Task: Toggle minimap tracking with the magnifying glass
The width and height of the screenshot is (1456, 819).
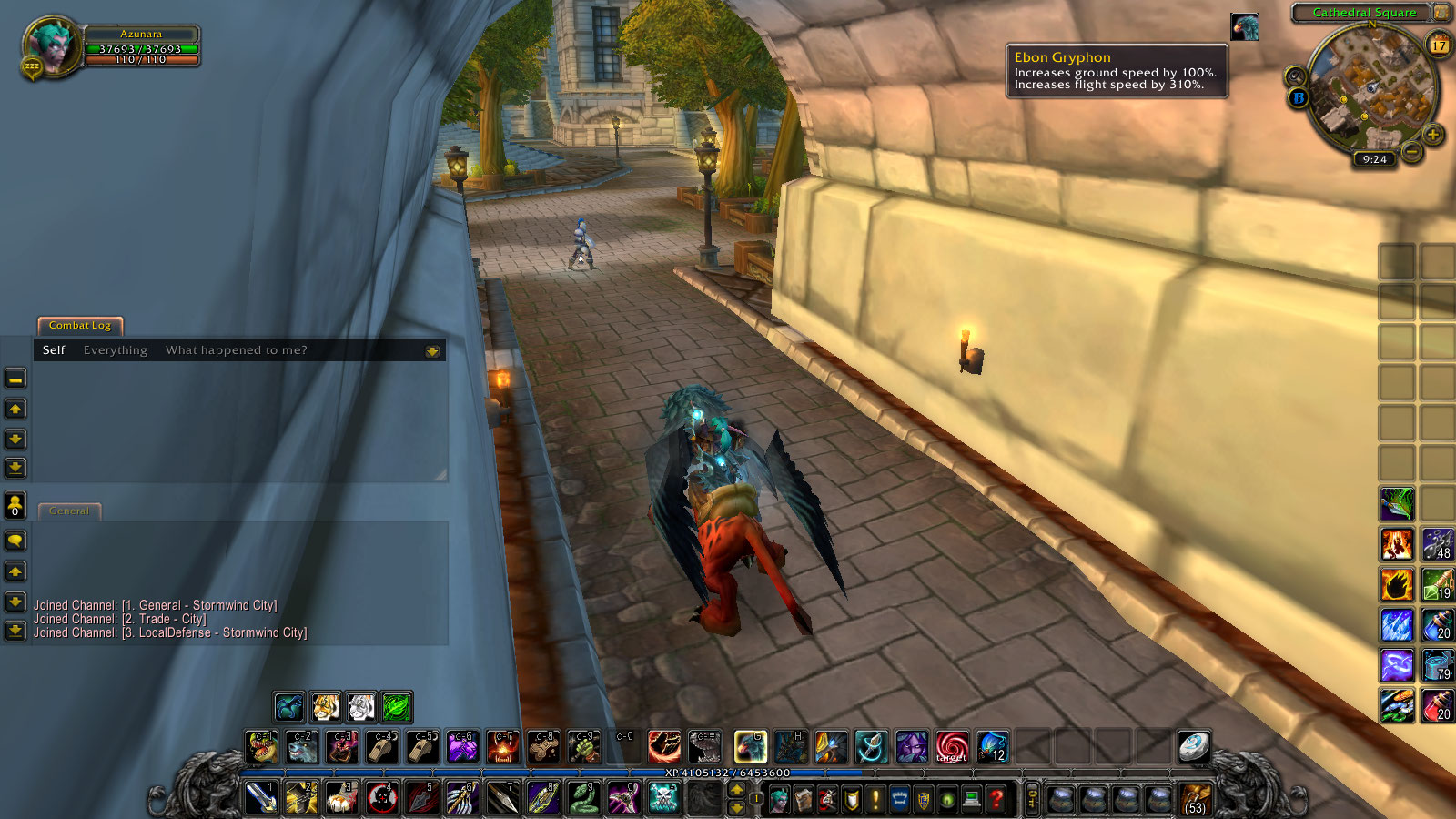Action: click(x=1296, y=75)
